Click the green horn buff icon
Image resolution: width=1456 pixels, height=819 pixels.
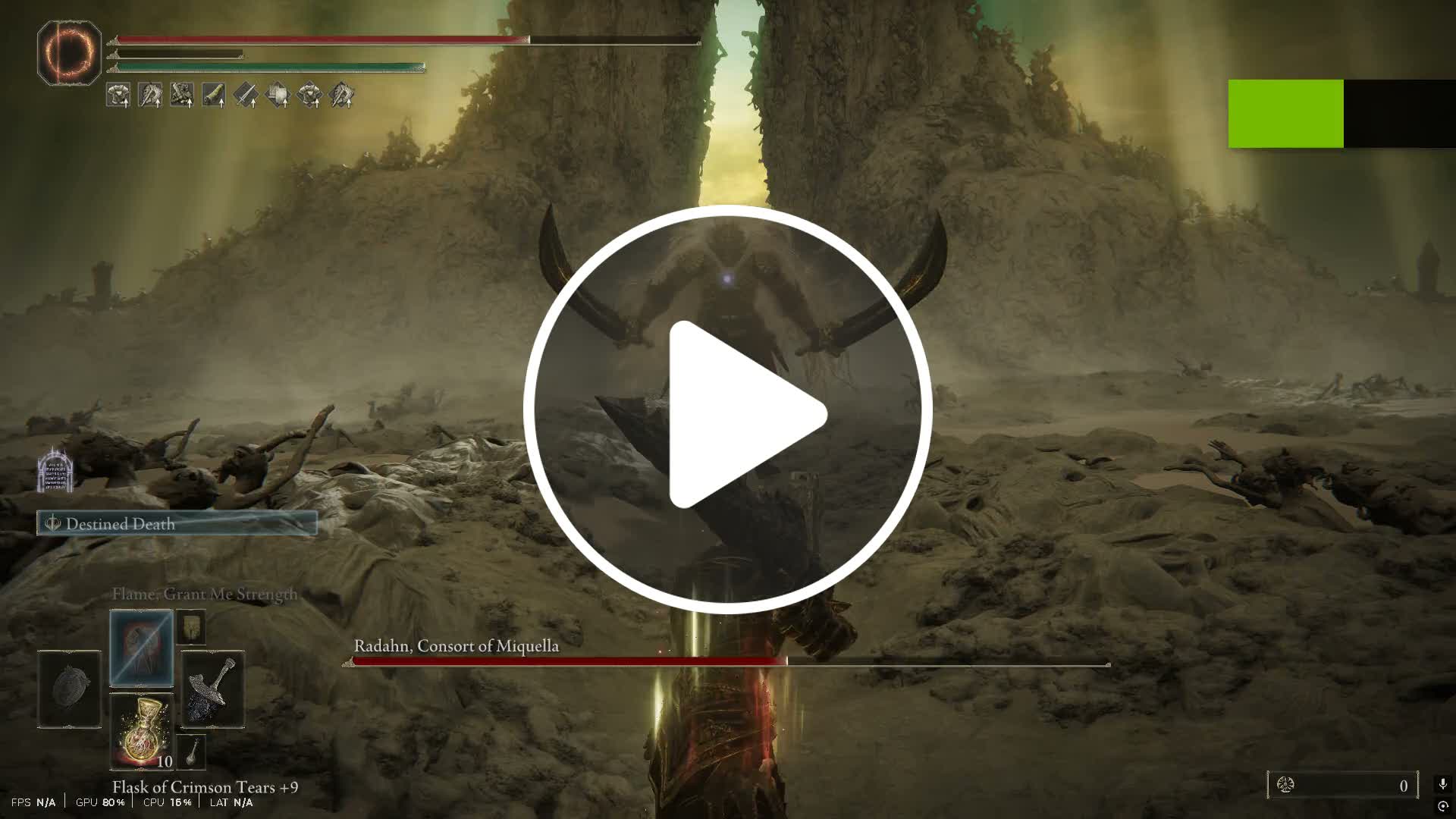pyautogui.click(x=214, y=96)
